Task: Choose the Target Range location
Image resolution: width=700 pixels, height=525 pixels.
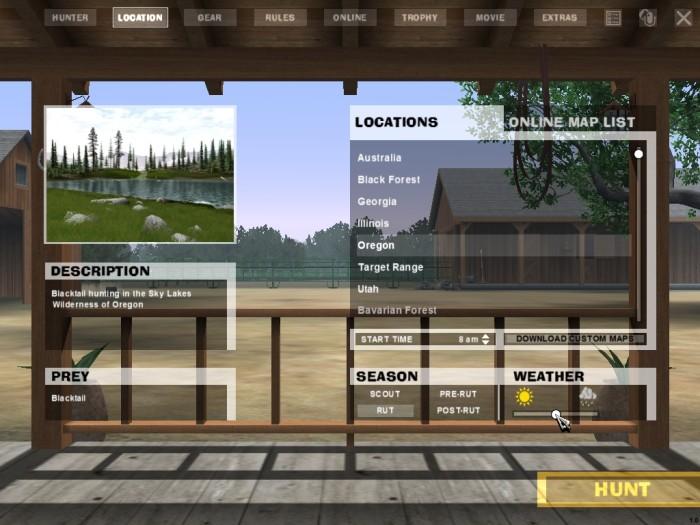Action: pos(391,268)
